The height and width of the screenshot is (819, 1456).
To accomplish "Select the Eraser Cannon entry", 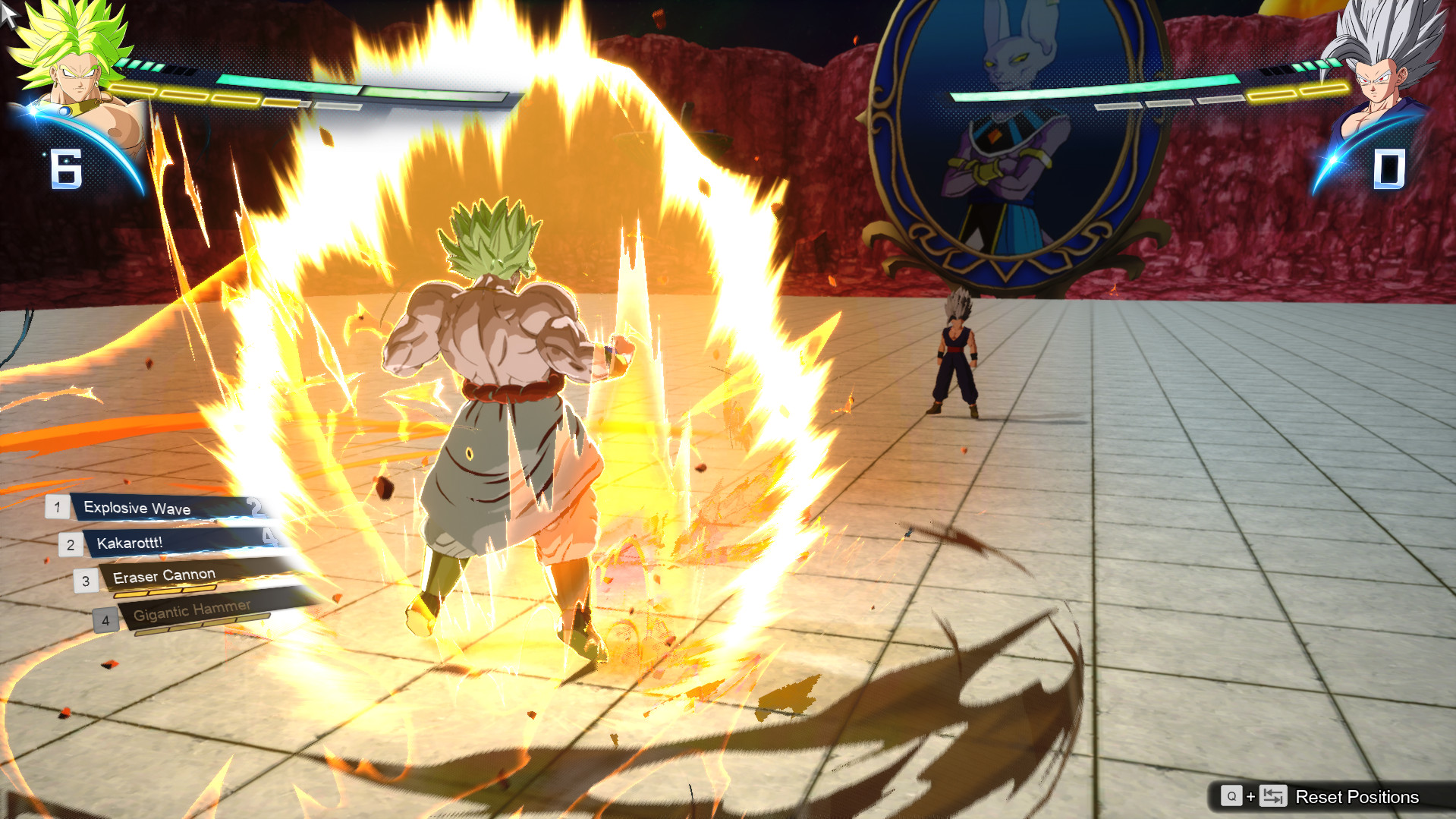I will coord(163,575).
